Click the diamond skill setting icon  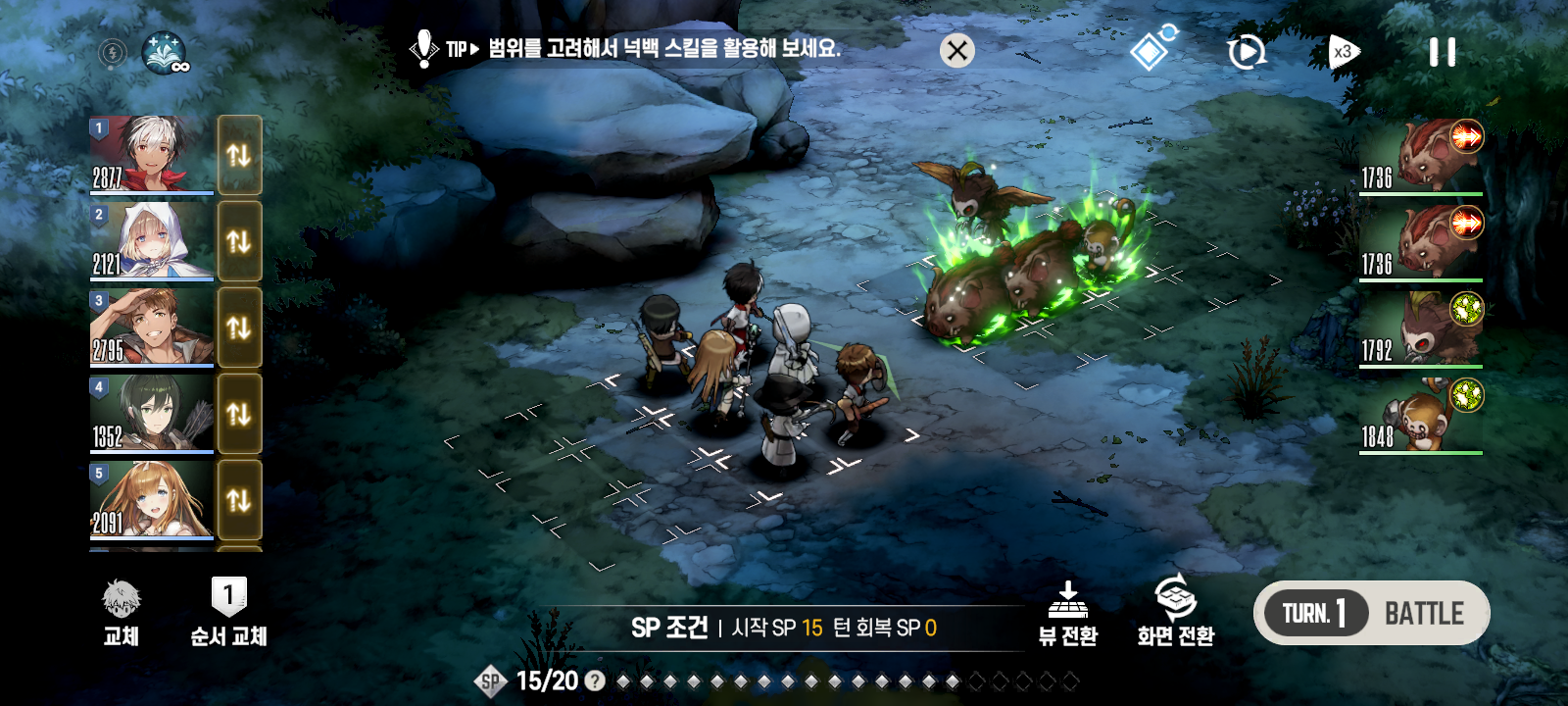coord(1151,50)
